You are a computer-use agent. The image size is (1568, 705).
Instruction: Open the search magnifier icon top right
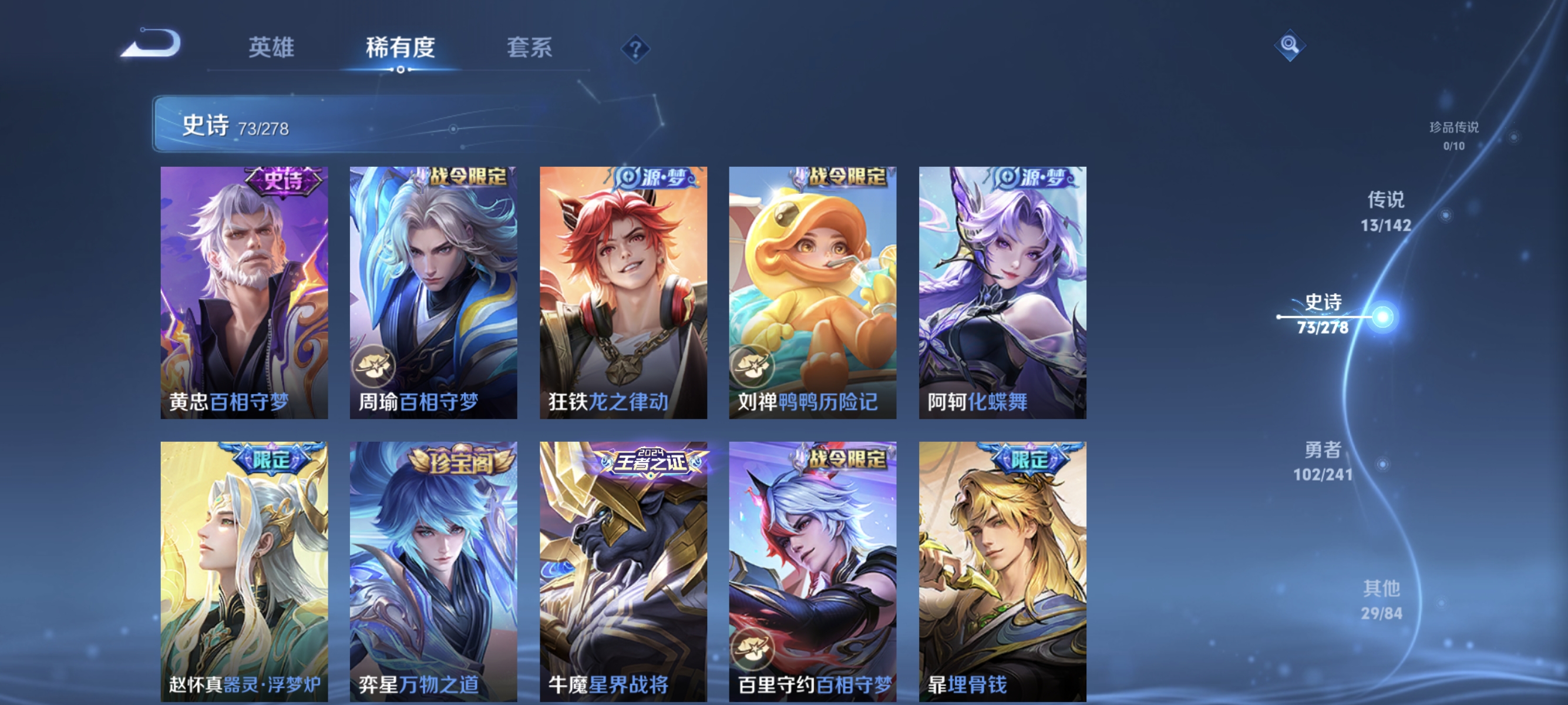(x=1290, y=44)
